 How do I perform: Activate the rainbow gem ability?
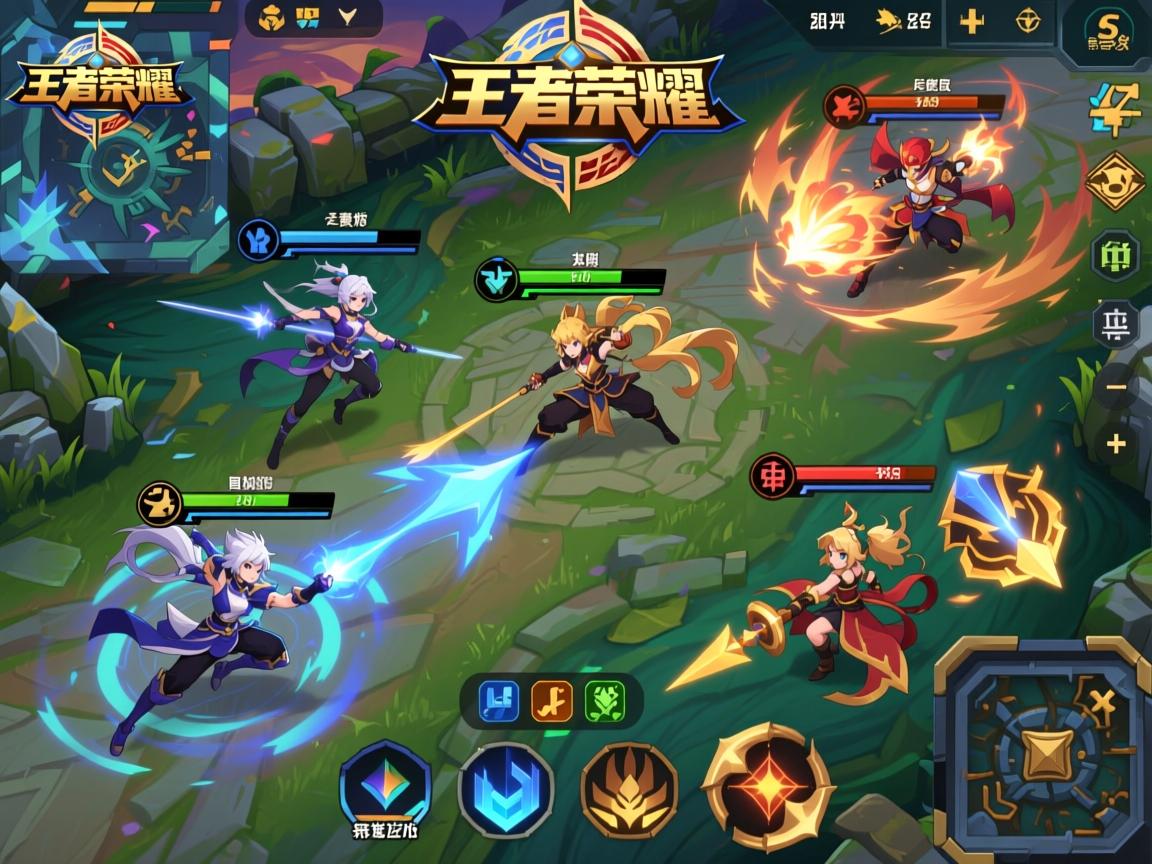385,786
